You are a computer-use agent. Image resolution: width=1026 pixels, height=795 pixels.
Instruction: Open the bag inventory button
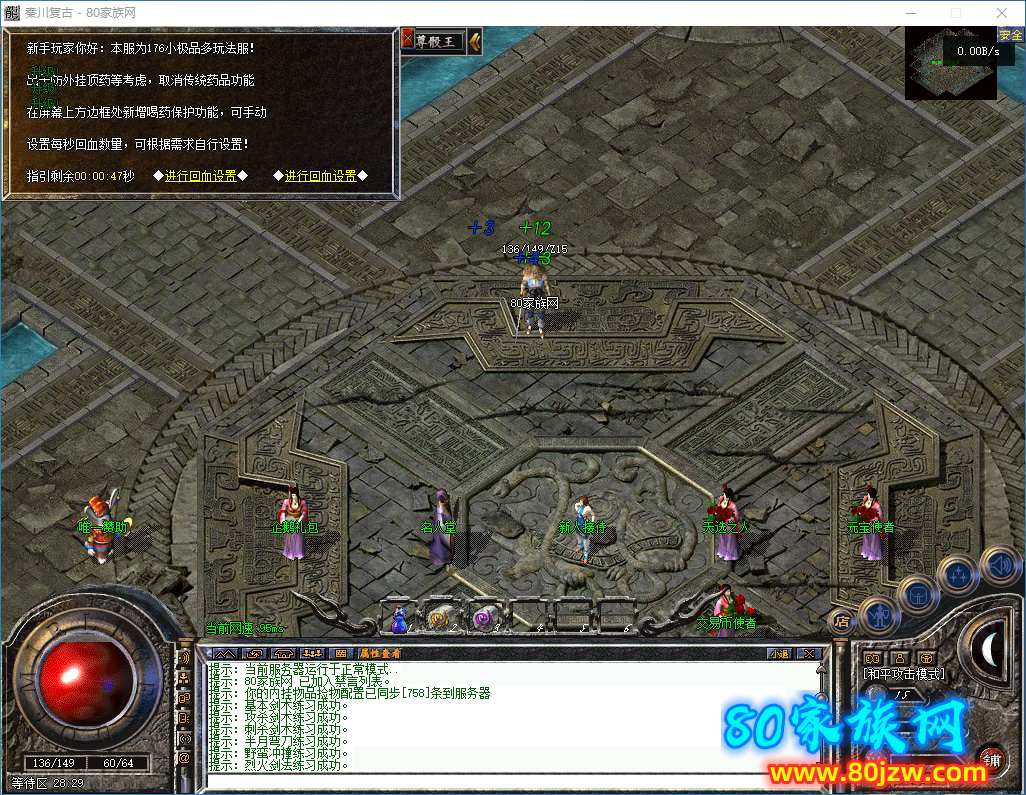[x=916, y=594]
